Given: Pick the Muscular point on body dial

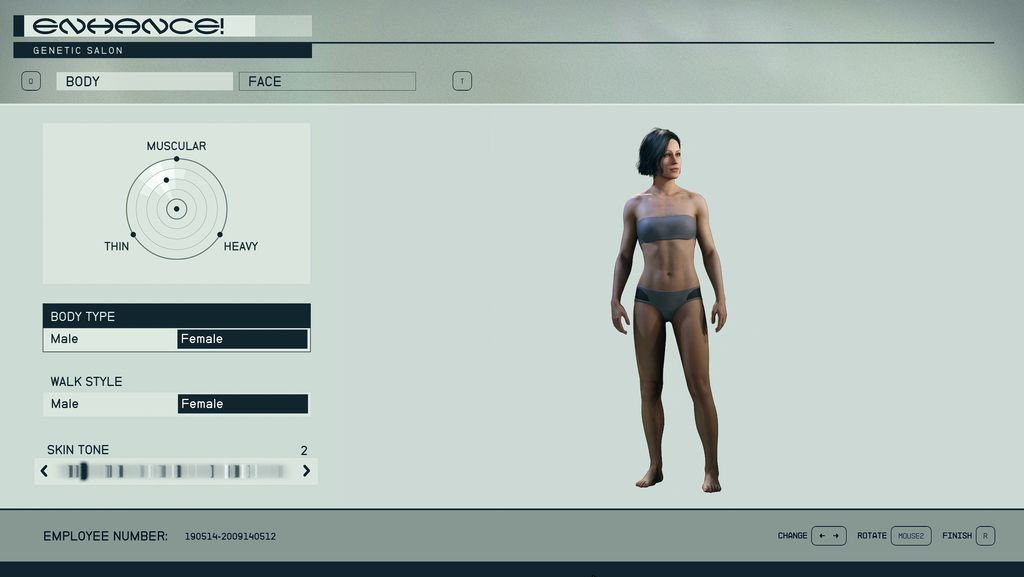Looking at the screenshot, I should pyautogui.click(x=177, y=159).
